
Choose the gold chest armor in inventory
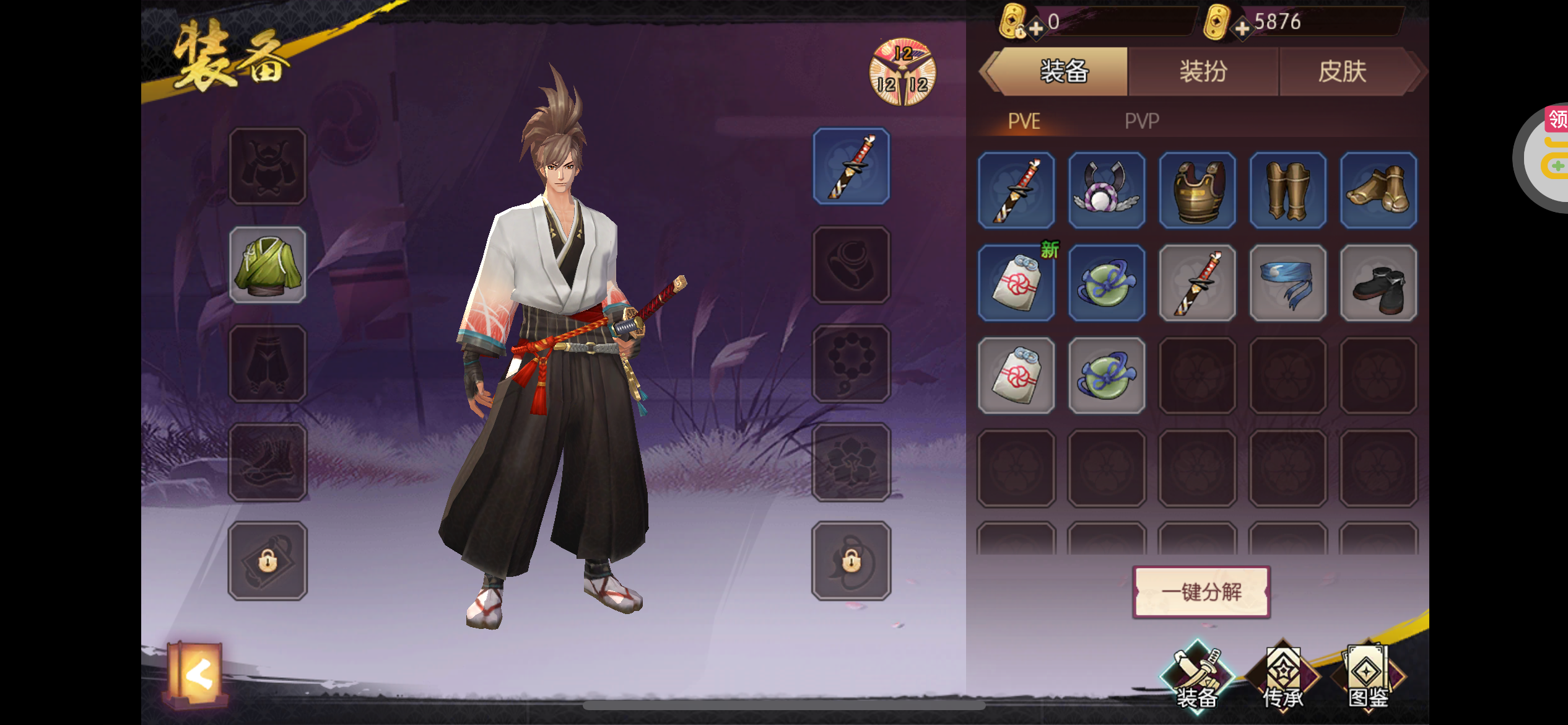coord(1198,190)
